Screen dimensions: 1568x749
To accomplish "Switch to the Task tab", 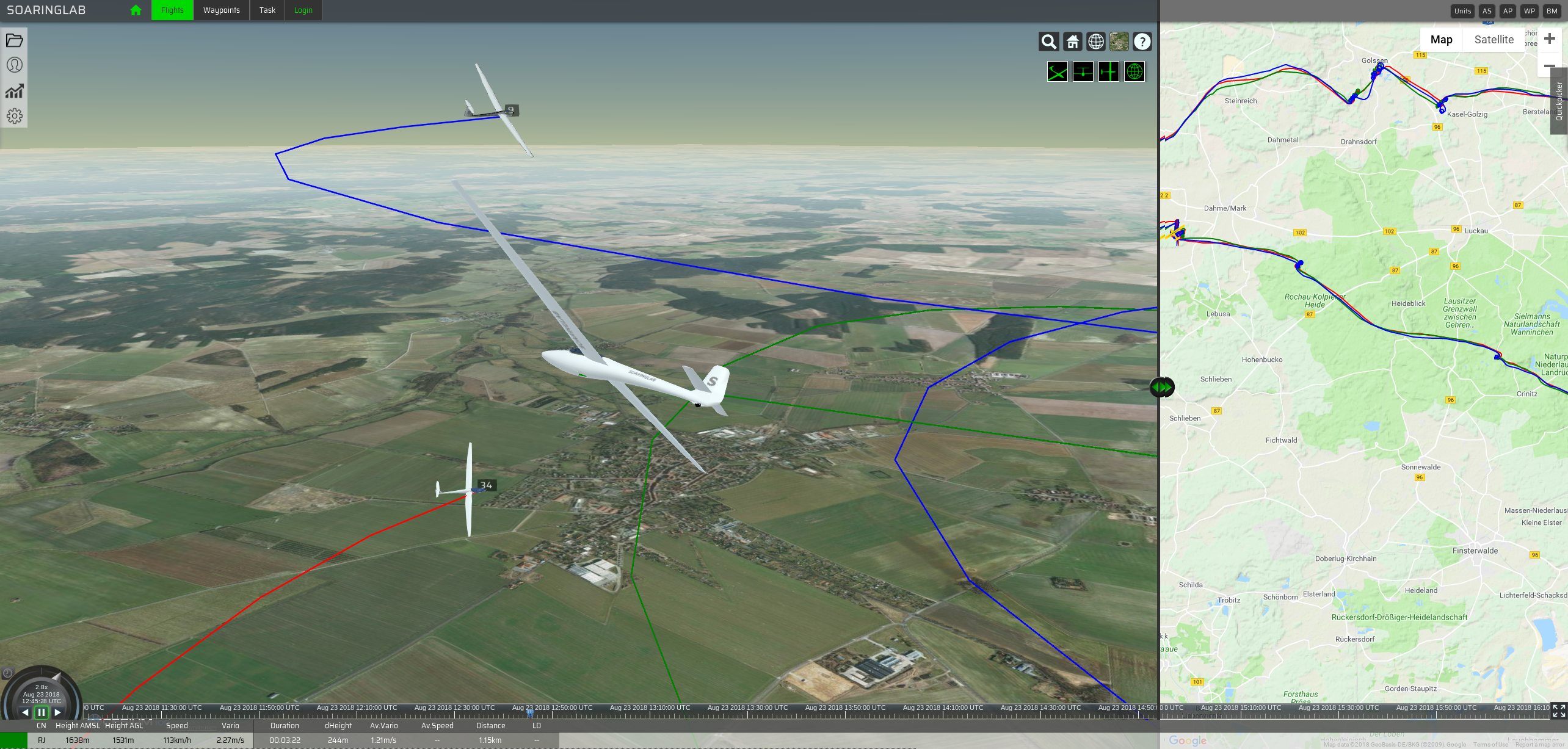I will pos(267,10).
